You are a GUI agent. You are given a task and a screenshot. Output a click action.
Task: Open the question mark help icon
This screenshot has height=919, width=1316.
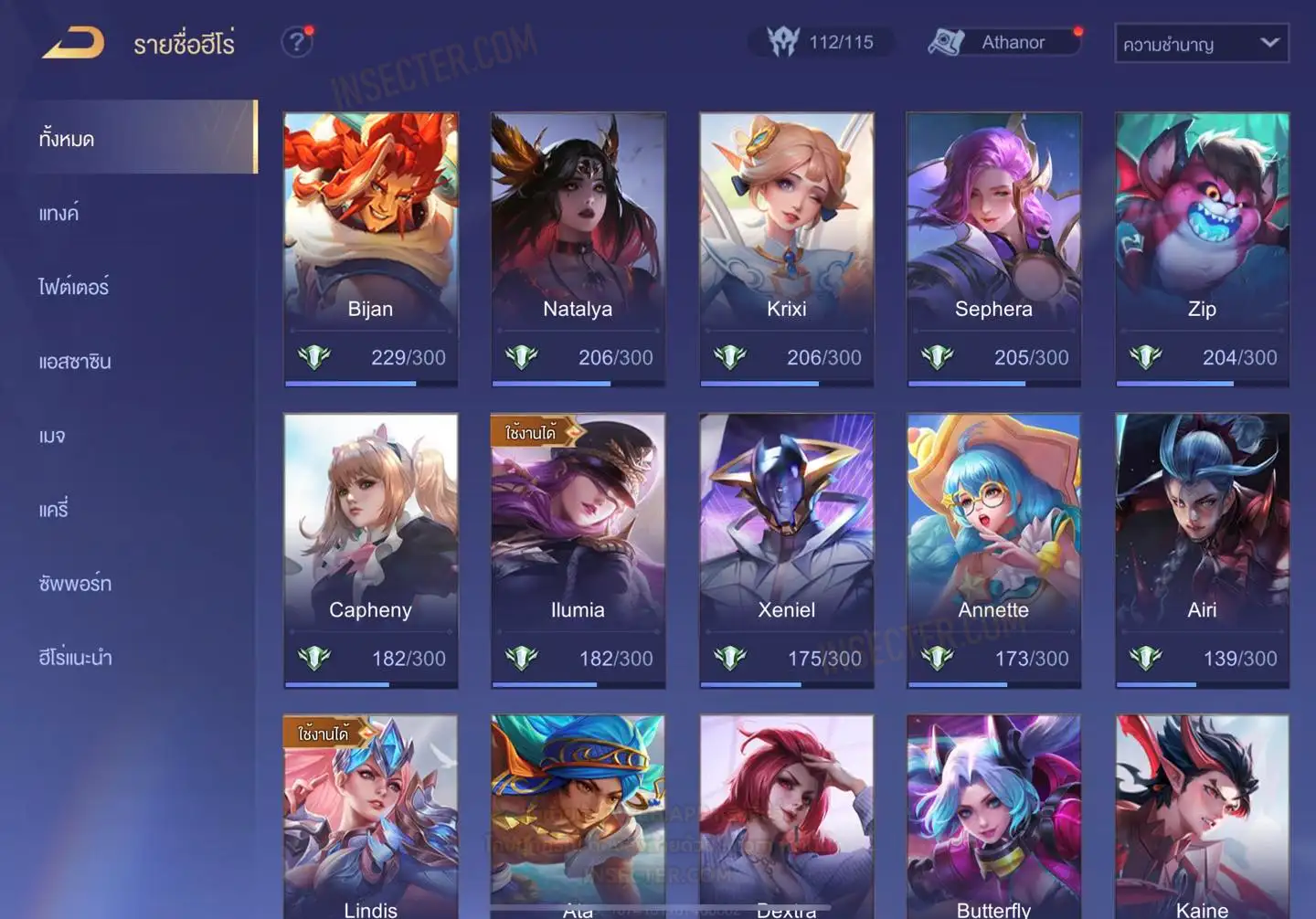point(296,42)
